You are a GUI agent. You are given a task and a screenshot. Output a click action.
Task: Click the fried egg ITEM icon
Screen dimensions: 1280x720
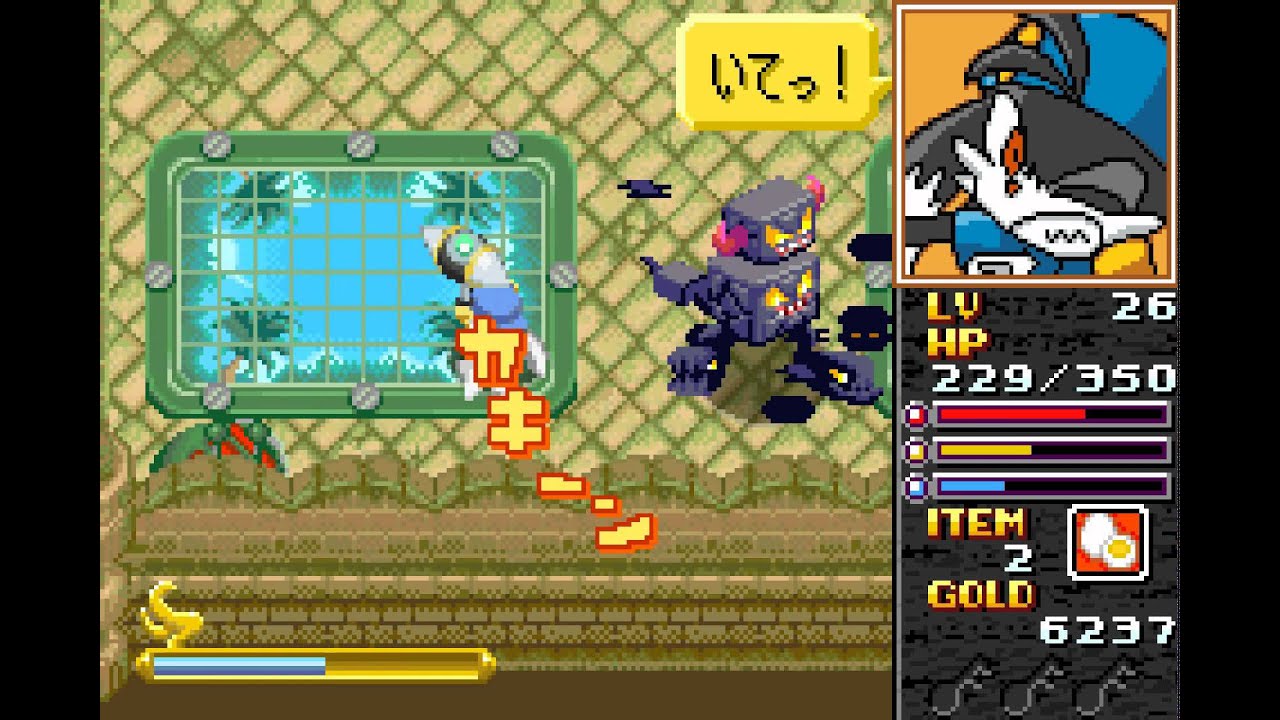pyautogui.click(x=1105, y=538)
